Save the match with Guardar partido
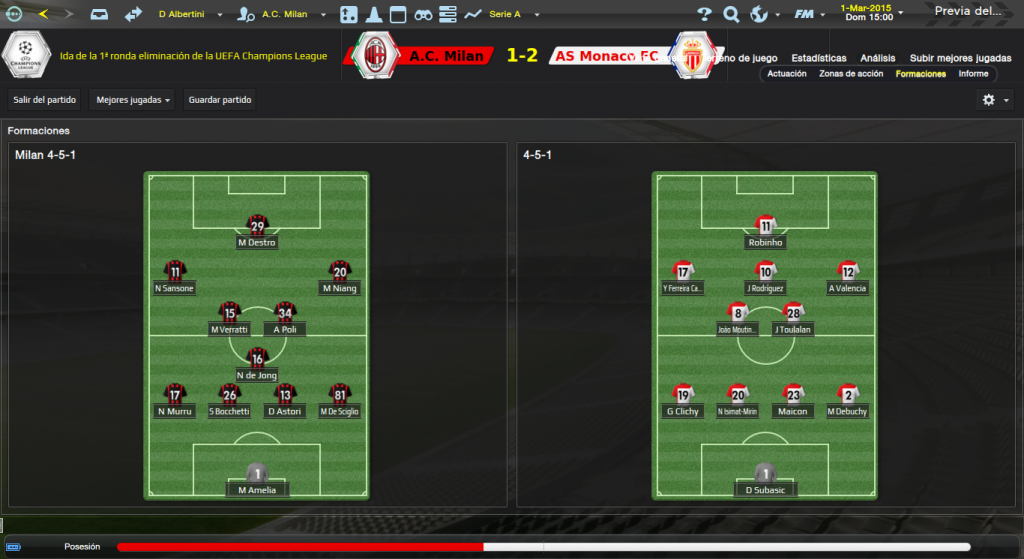Image resolution: width=1024 pixels, height=559 pixels. [221, 100]
